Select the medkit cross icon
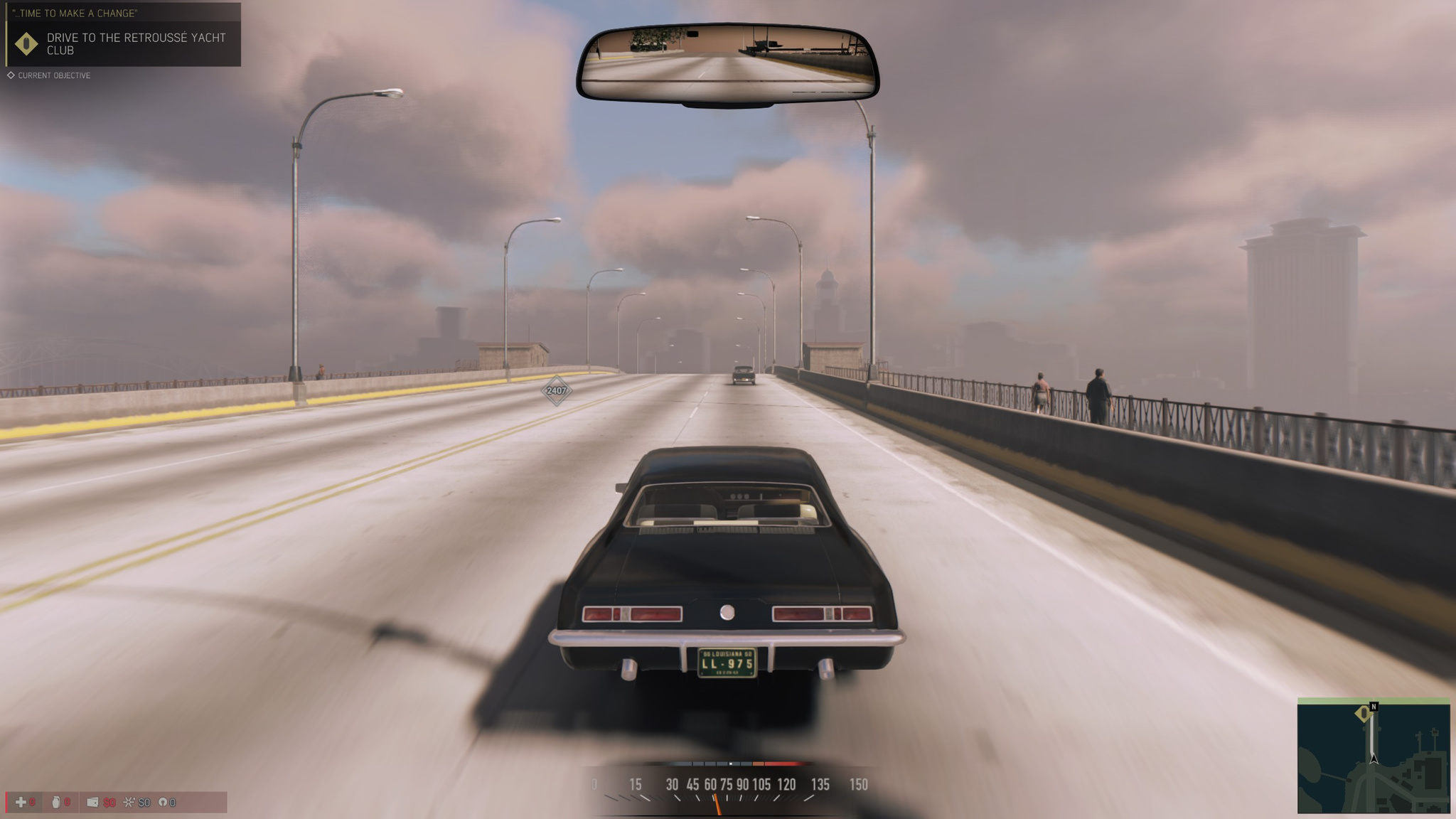The height and width of the screenshot is (819, 1456). [21, 802]
